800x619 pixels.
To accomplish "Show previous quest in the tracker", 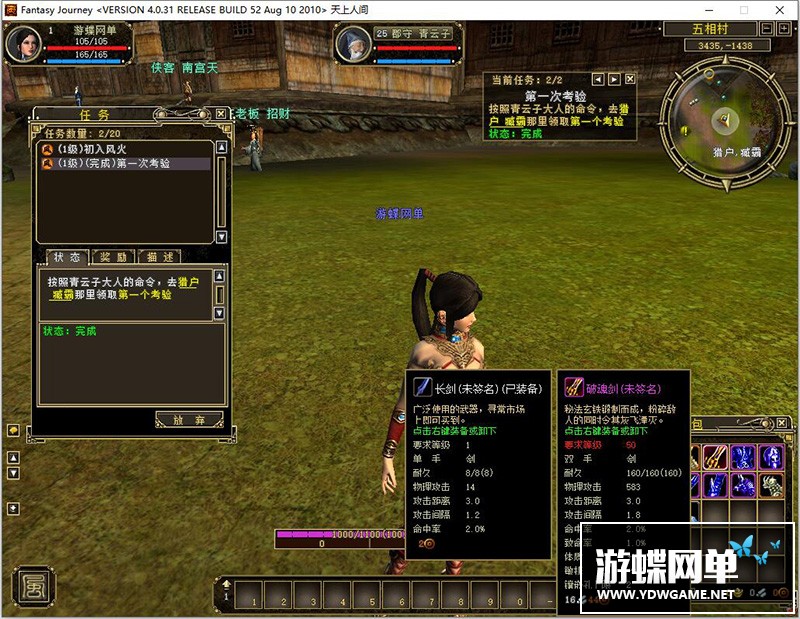I will [x=598, y=78].
